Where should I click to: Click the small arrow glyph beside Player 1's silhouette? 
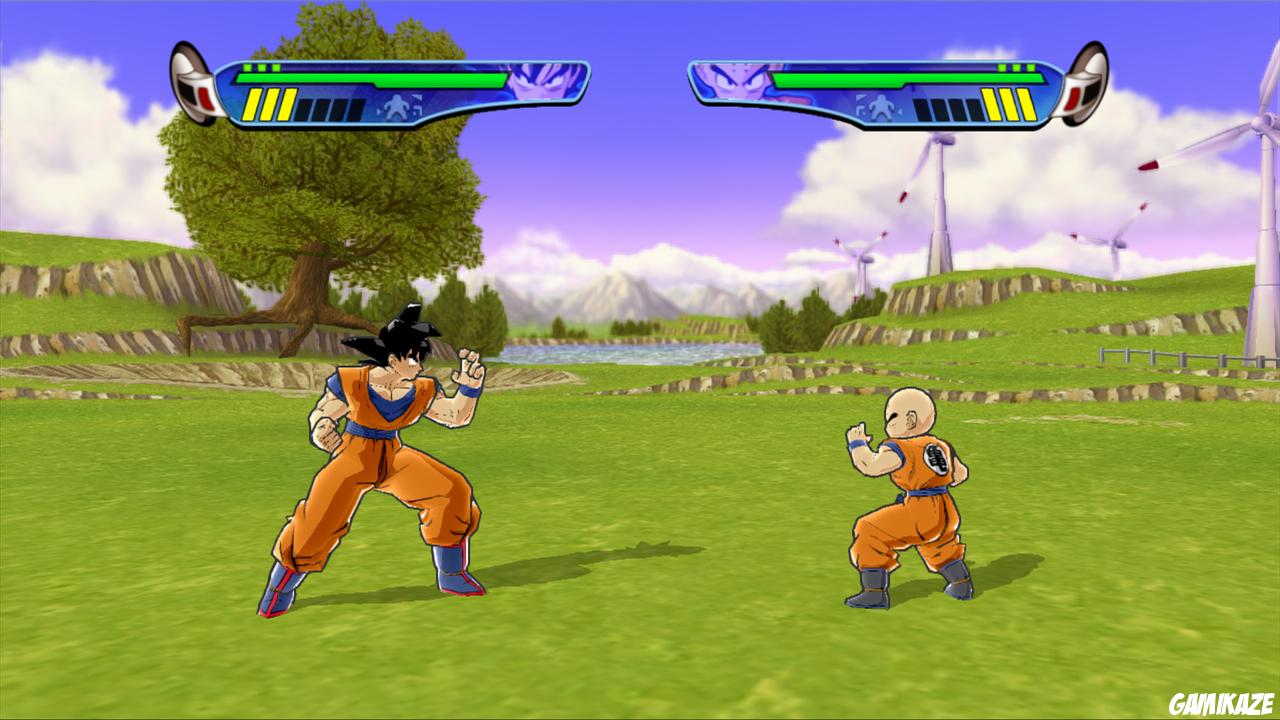[x=416, y=98]
